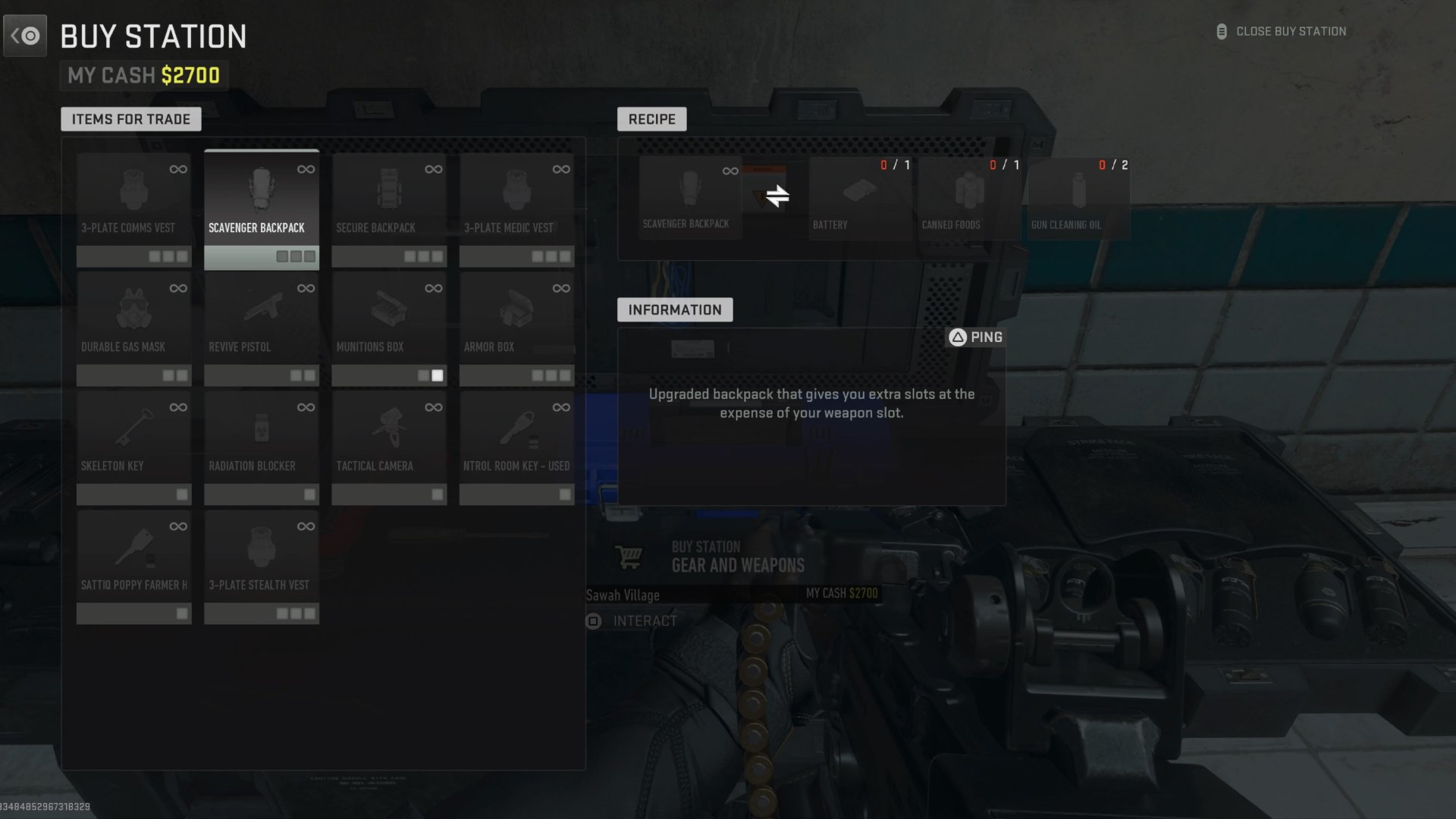The width and height of the screenshot is (1456, 819).
Task: Select the Battery recipe ingredient
Action: point(860,197)
